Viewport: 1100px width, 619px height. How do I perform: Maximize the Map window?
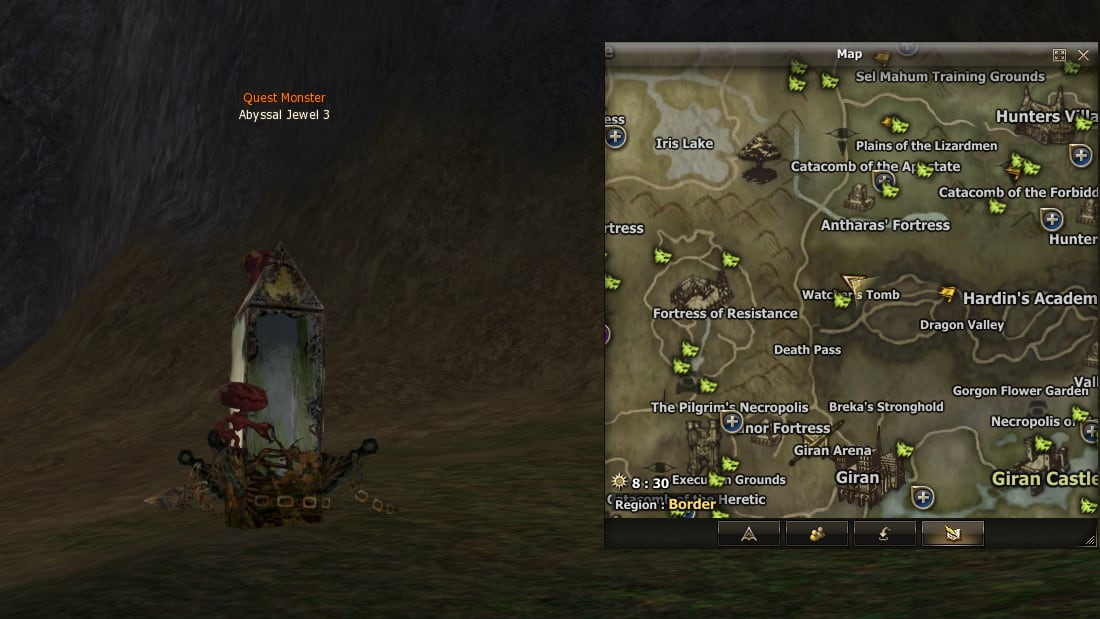[x=1060, y=55]
